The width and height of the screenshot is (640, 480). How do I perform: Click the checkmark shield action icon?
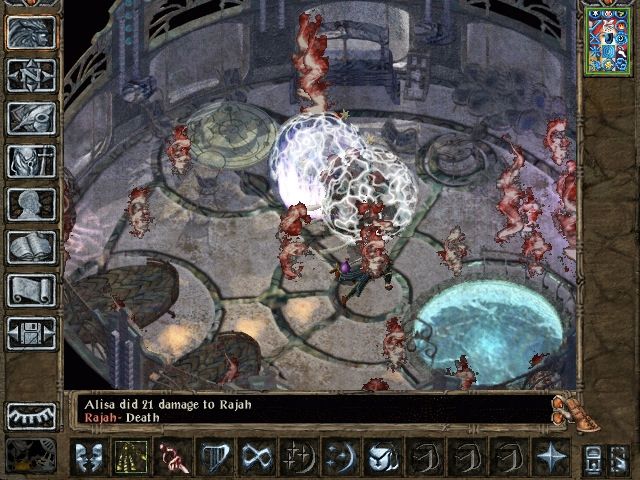[x=381, y=457]
